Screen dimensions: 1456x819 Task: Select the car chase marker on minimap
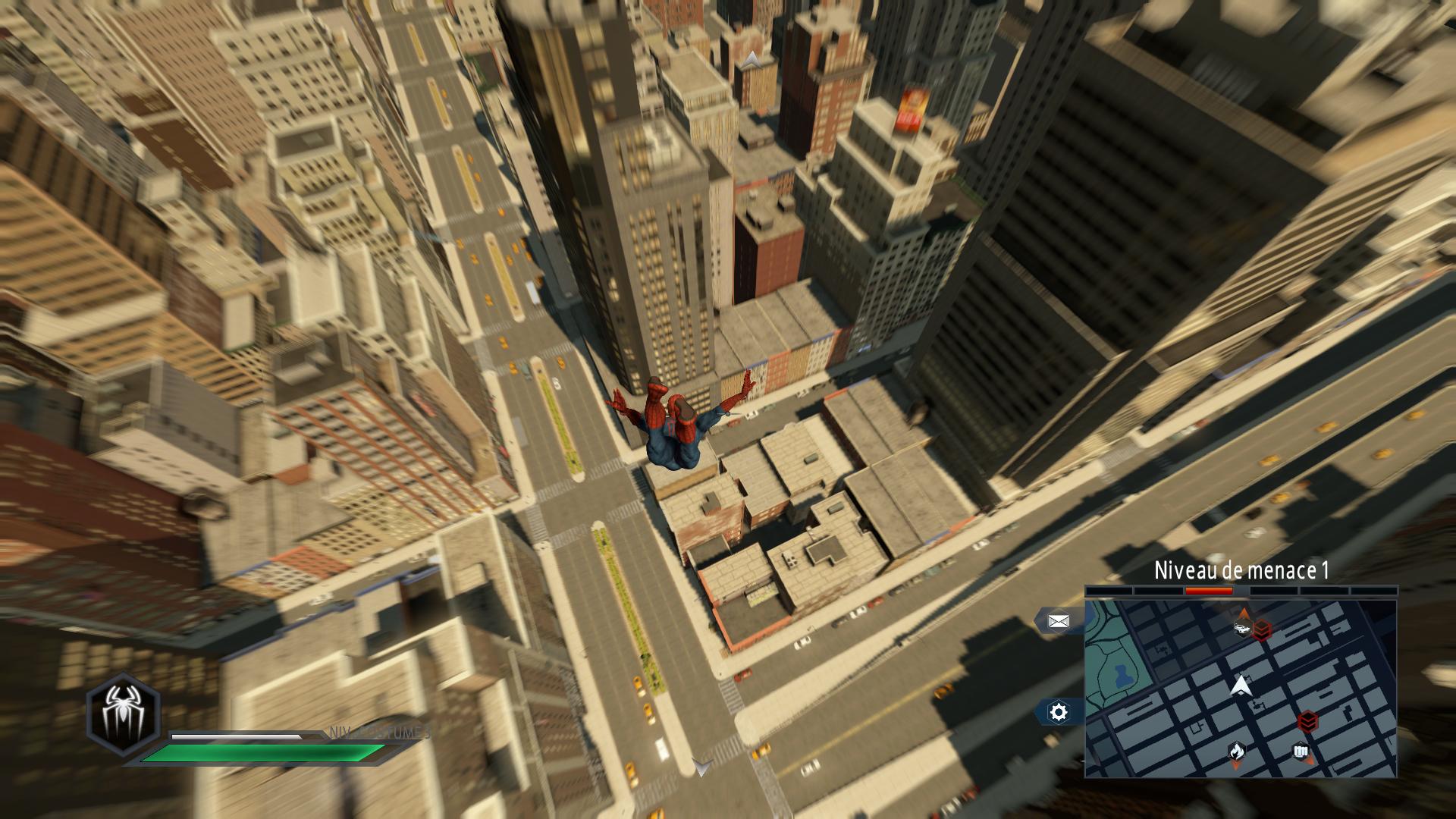click(x=1242, y=627)
